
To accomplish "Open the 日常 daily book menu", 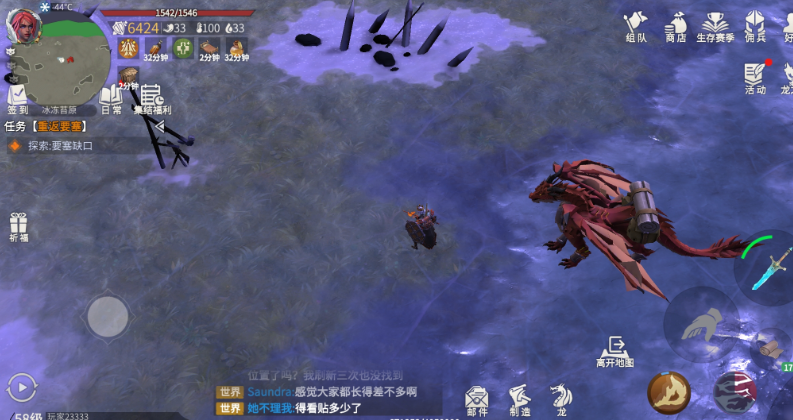I will click(x=111, y=98).
